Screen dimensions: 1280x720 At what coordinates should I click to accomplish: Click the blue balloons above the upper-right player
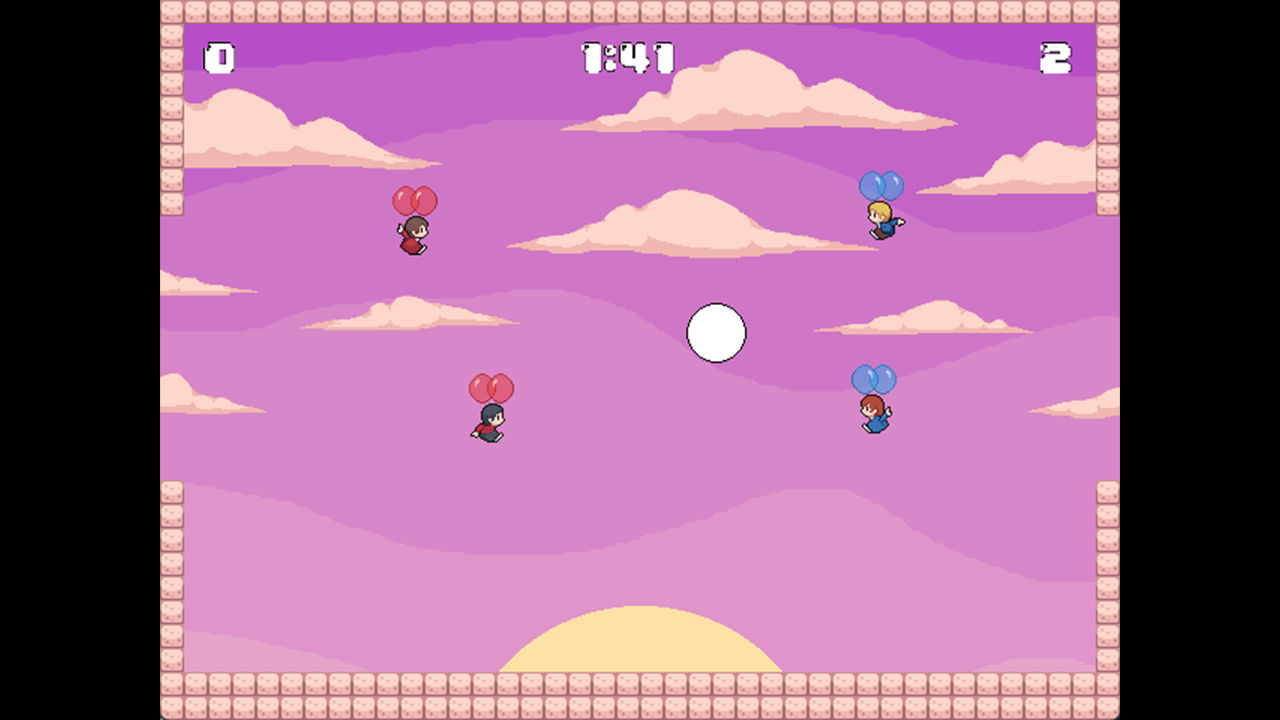coord(880,186)
